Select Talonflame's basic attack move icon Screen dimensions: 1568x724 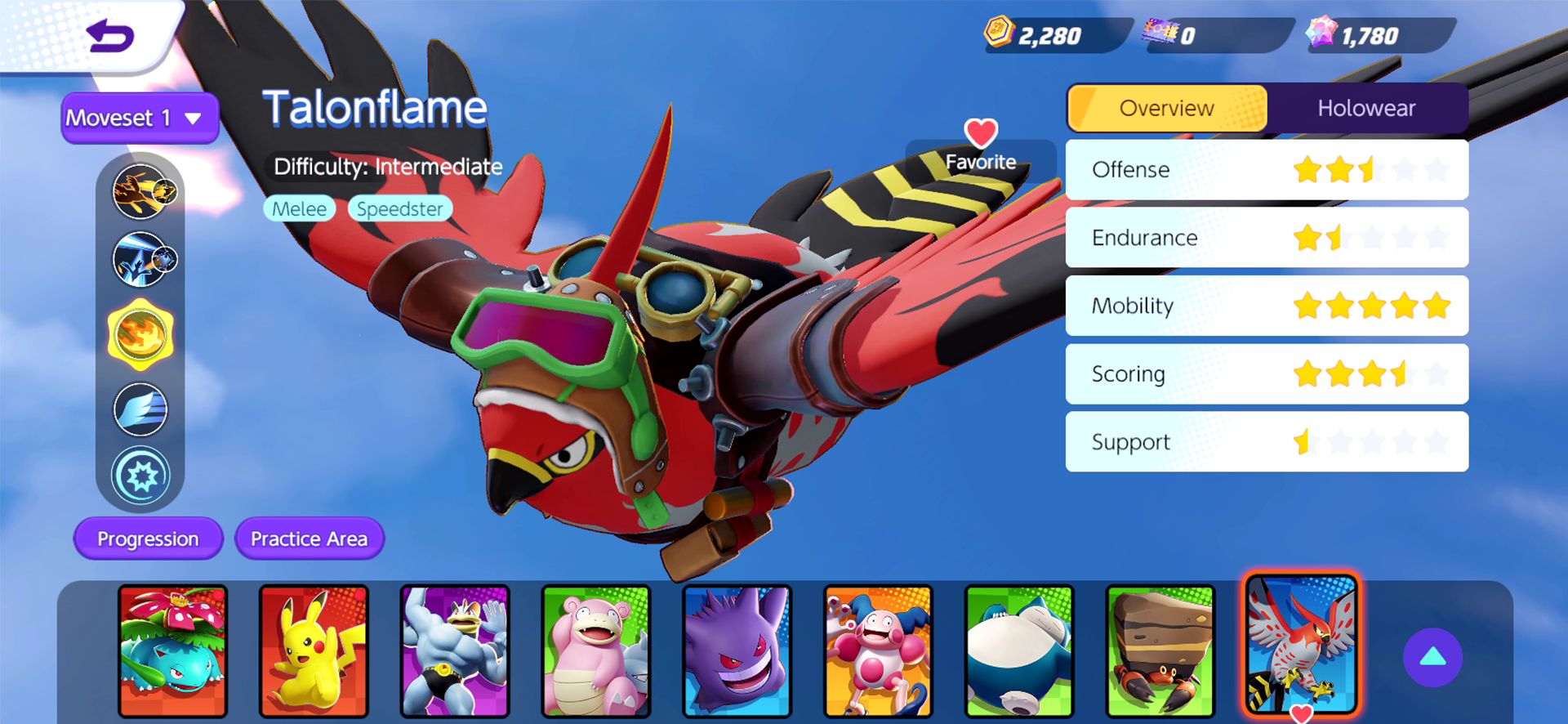pyautogui.click(x=140, y=193)
